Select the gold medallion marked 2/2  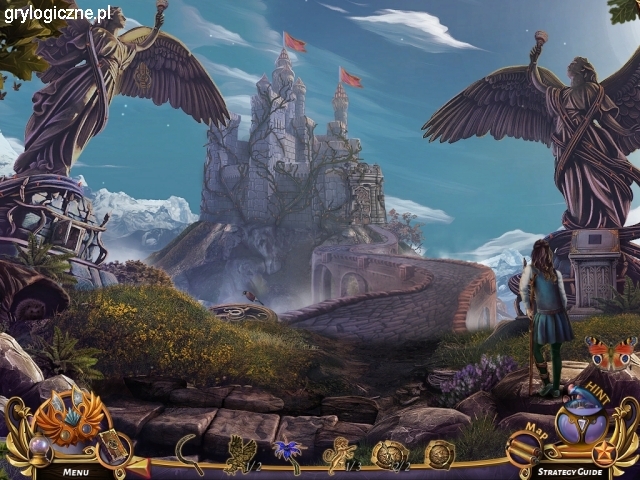pos(388,454)
